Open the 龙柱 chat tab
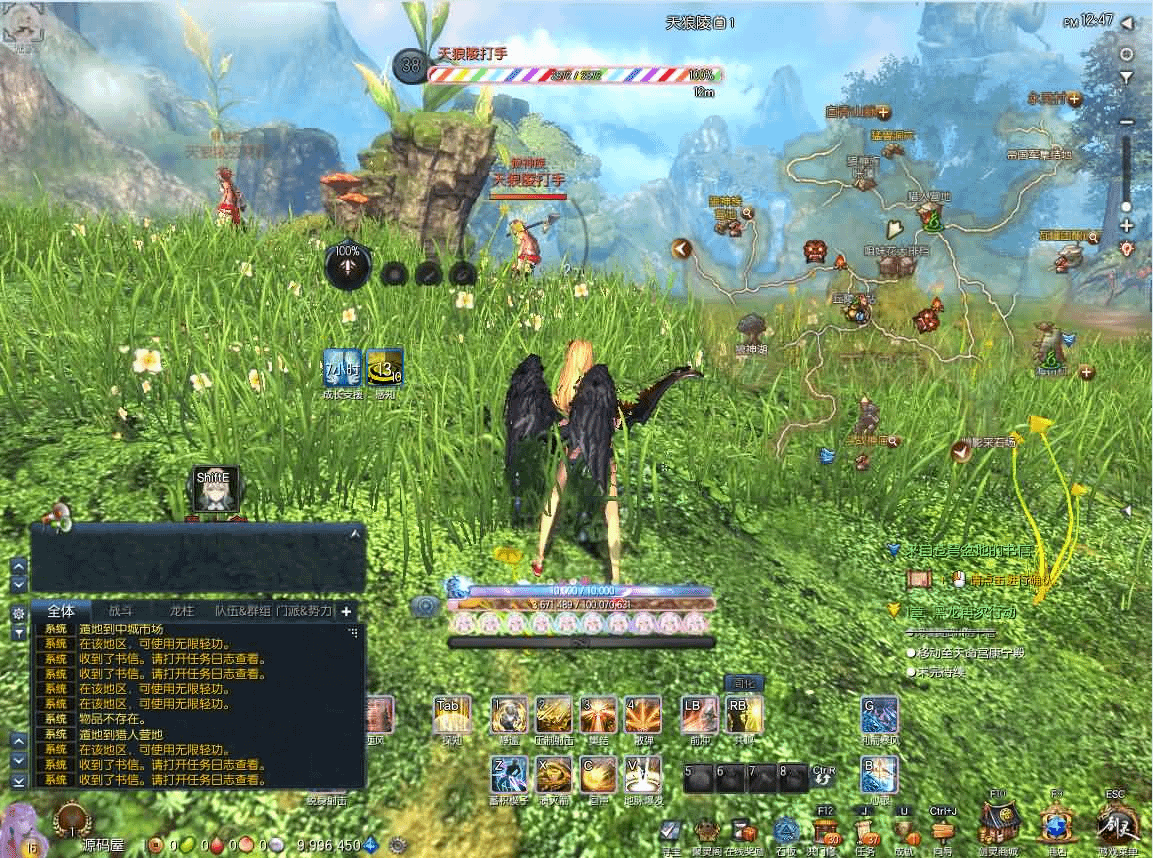 181,610
